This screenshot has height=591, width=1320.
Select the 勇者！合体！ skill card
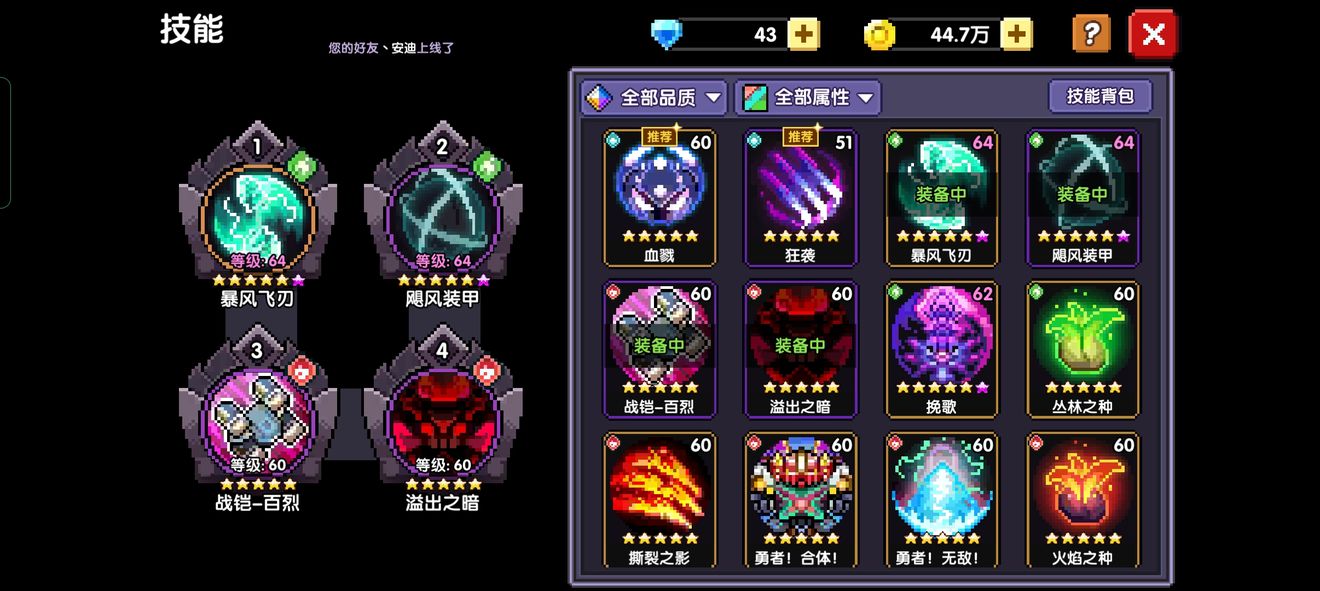pyautogui.click(x=801, y=498)
